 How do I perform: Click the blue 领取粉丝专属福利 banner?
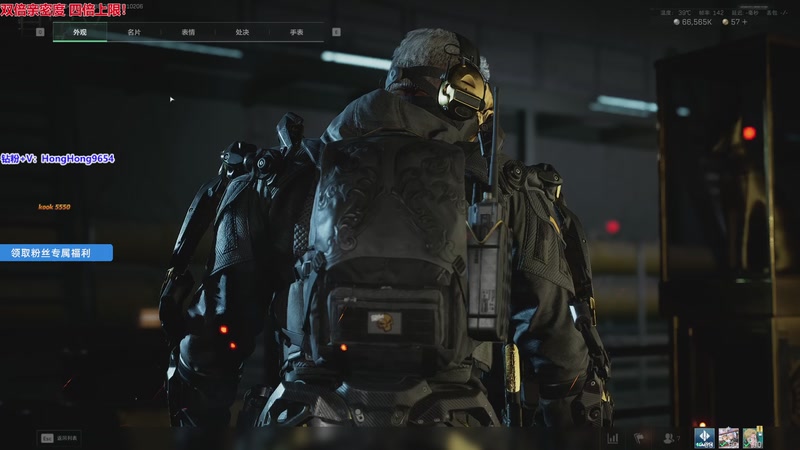pos(56,253)
